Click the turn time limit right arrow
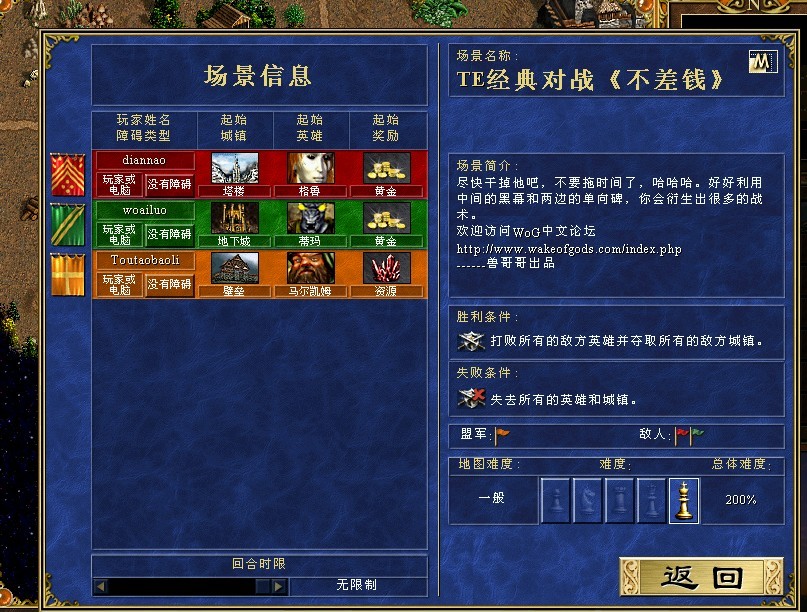The height and width of the screenshot is (612, 807). tap(279, 586)
